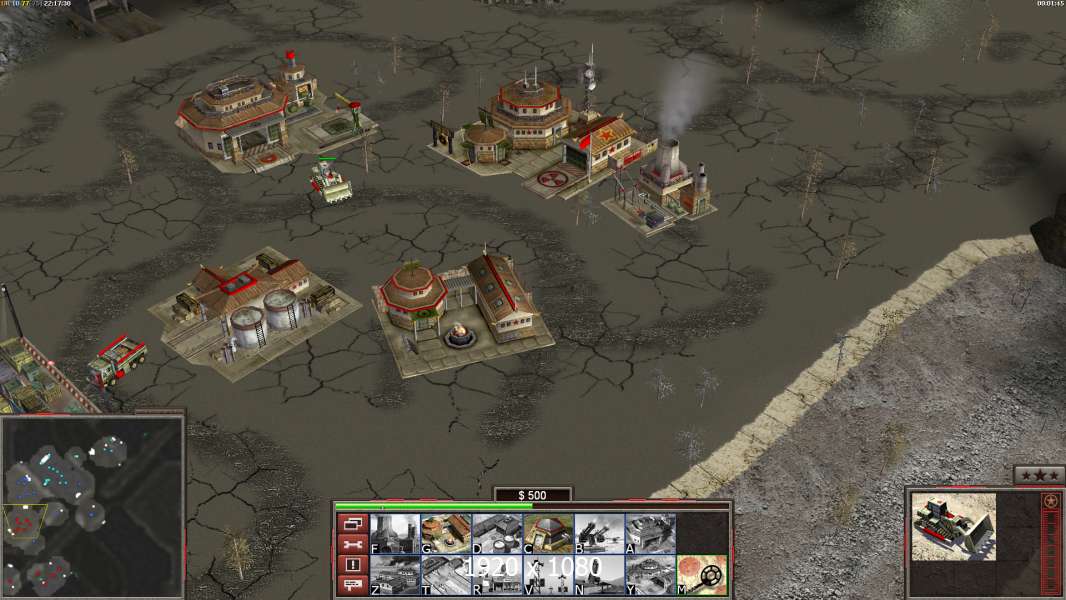Image resolution: width=1066 pixels, height=600 pixels.
Task: Click the build icon with hotkey T
Action: point(445,574)
